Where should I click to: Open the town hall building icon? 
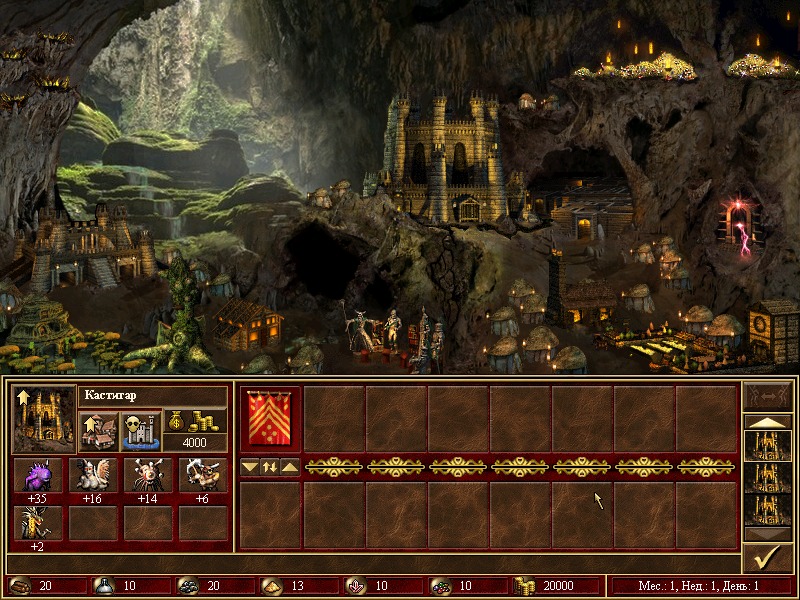[x=97, y=430]
